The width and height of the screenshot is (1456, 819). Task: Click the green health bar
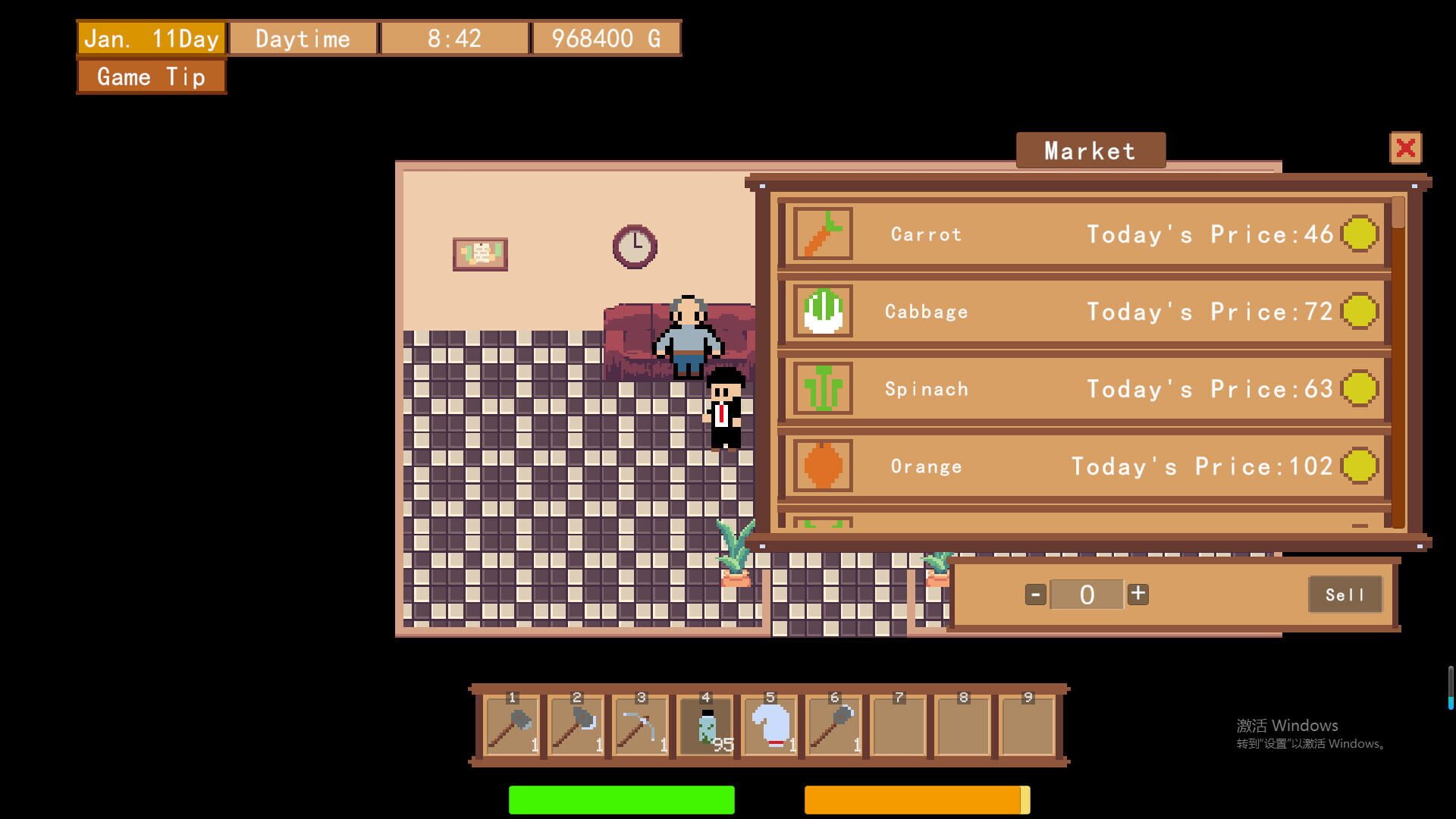tap(620, 800)
